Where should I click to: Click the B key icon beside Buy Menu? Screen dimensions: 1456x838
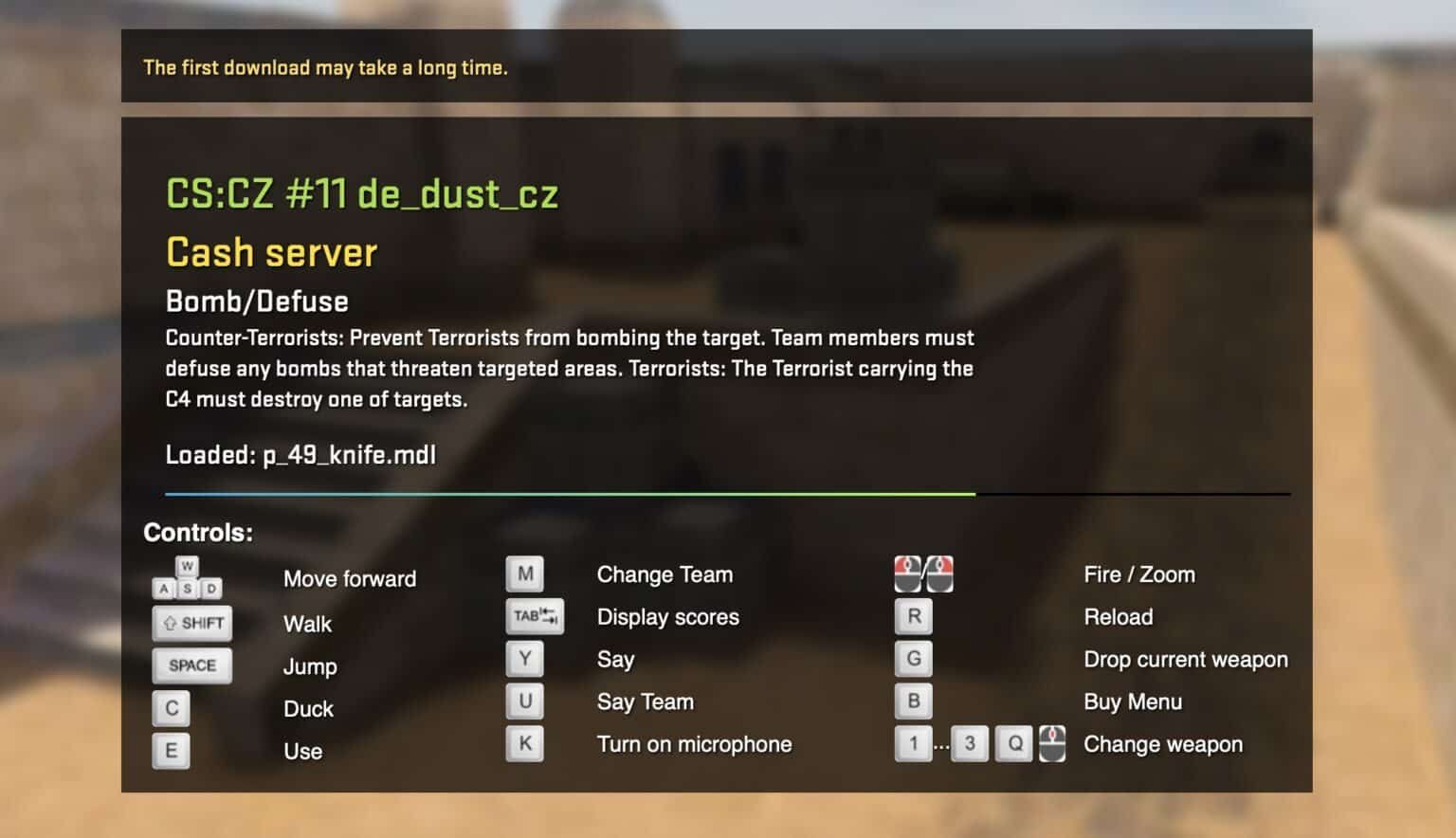click(914, 701)
